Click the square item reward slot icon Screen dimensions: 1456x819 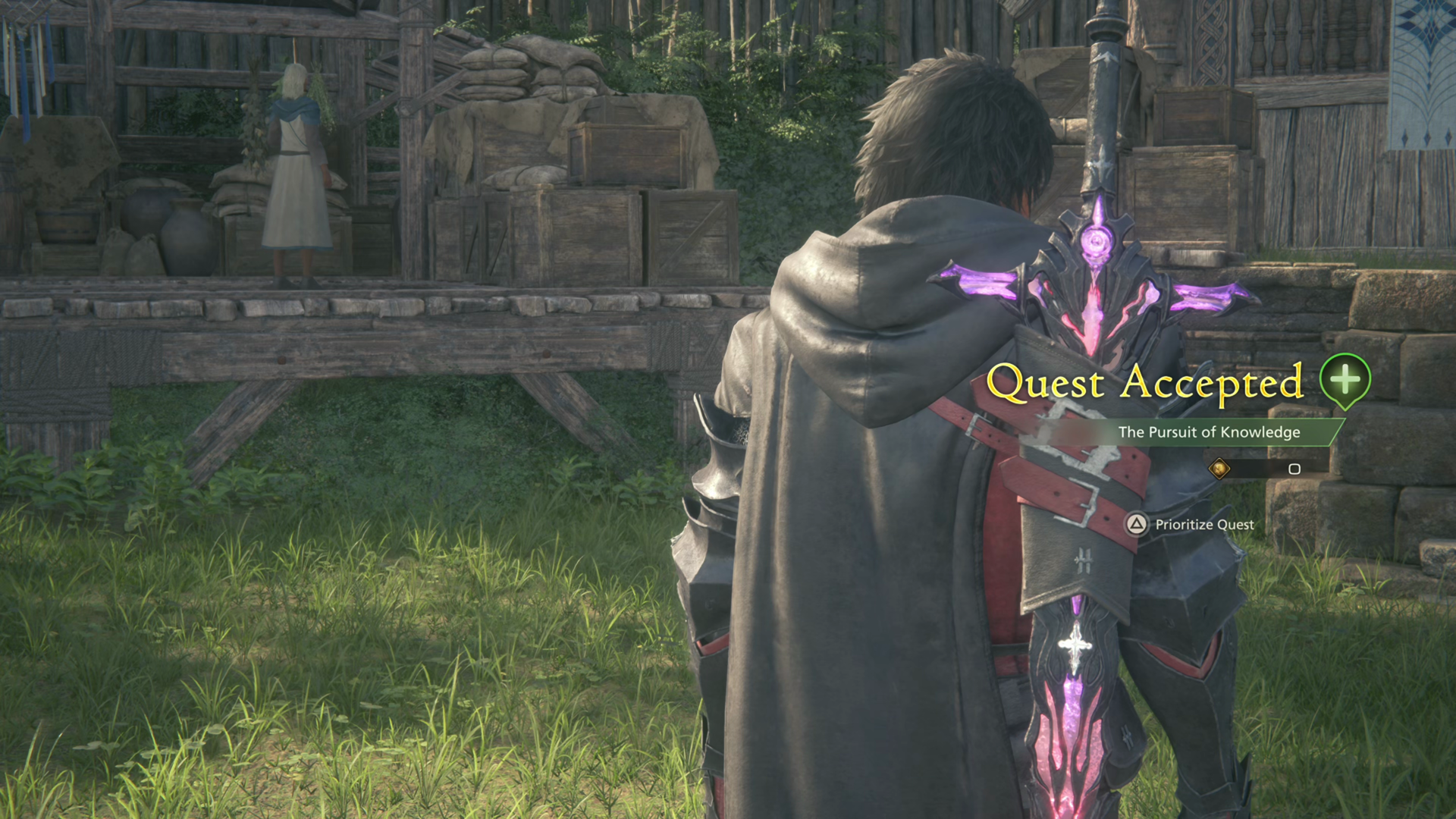point(1294,469)
